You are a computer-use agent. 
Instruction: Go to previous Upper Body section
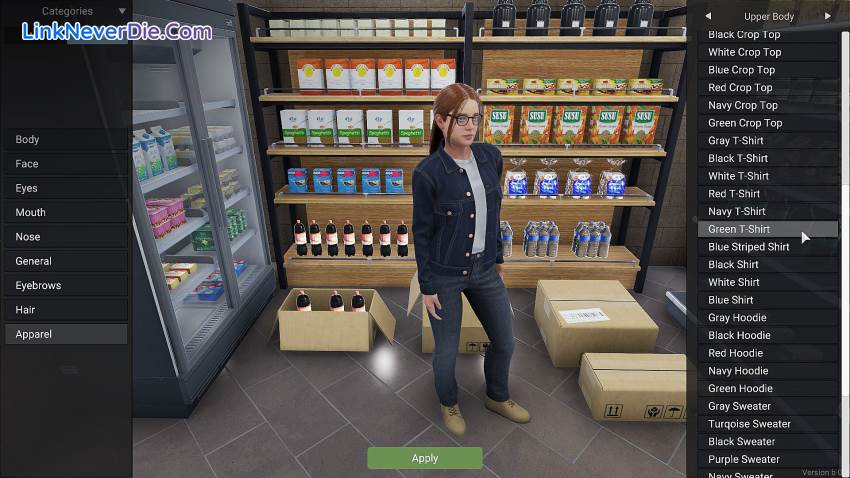[708, 16]
